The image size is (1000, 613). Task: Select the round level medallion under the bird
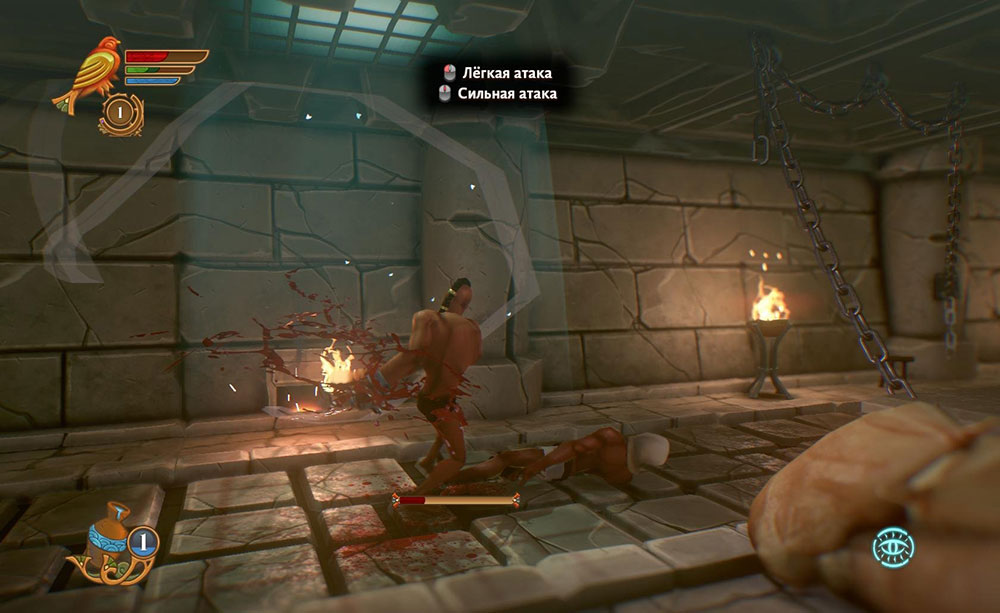[119, 115]
